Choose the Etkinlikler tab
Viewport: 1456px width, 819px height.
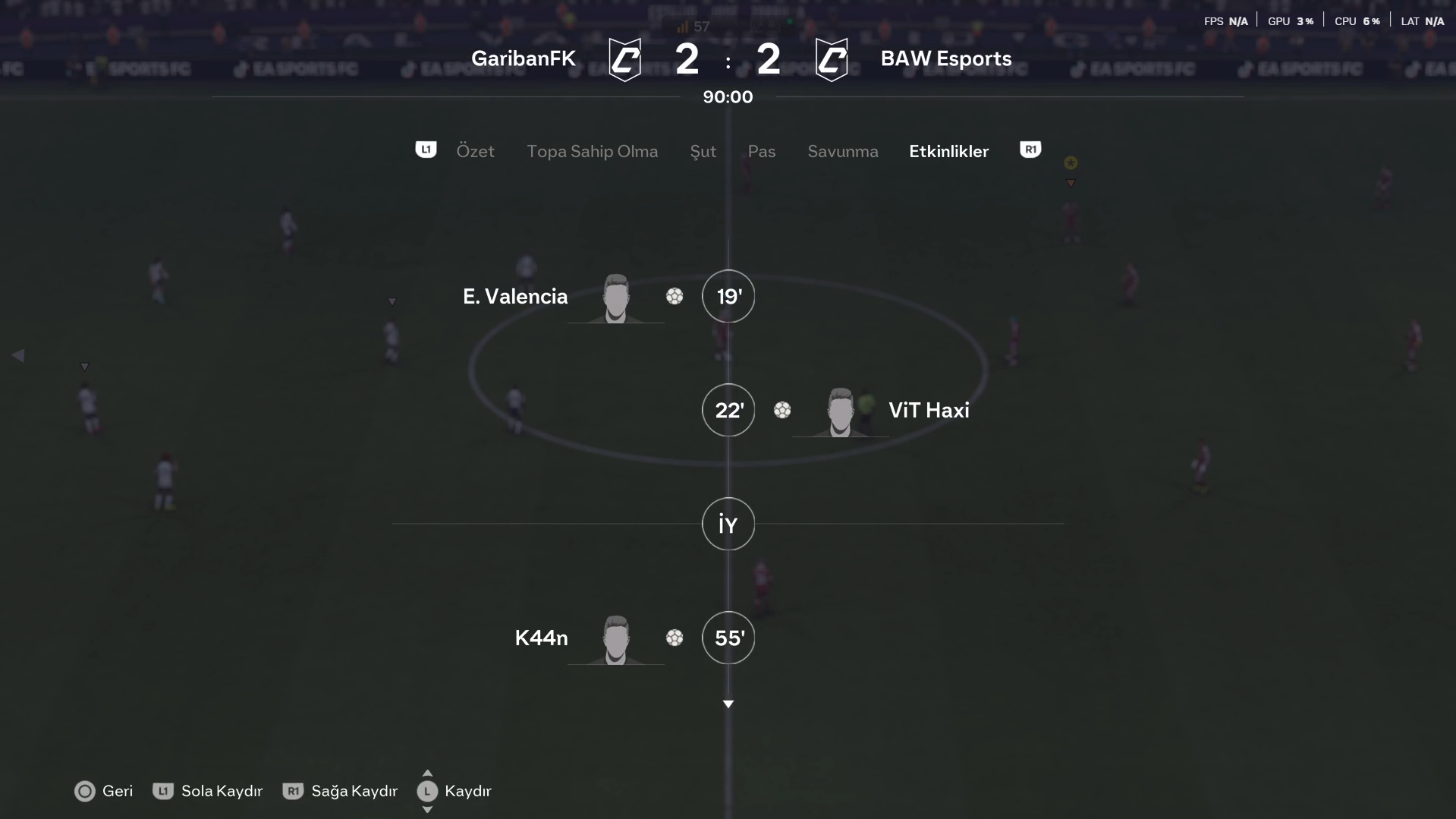point(948,151)
